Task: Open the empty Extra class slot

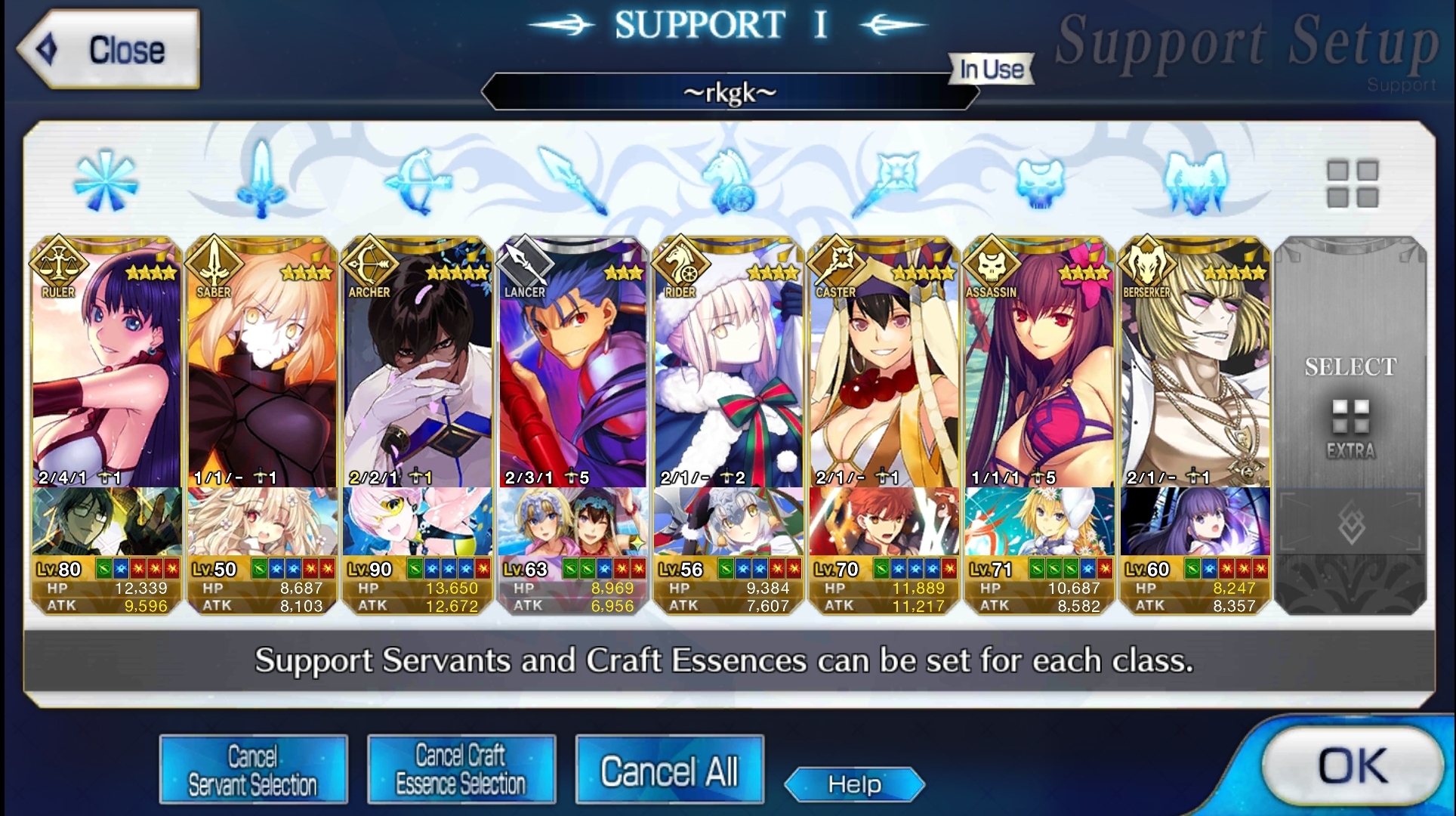Action: 1350,408
